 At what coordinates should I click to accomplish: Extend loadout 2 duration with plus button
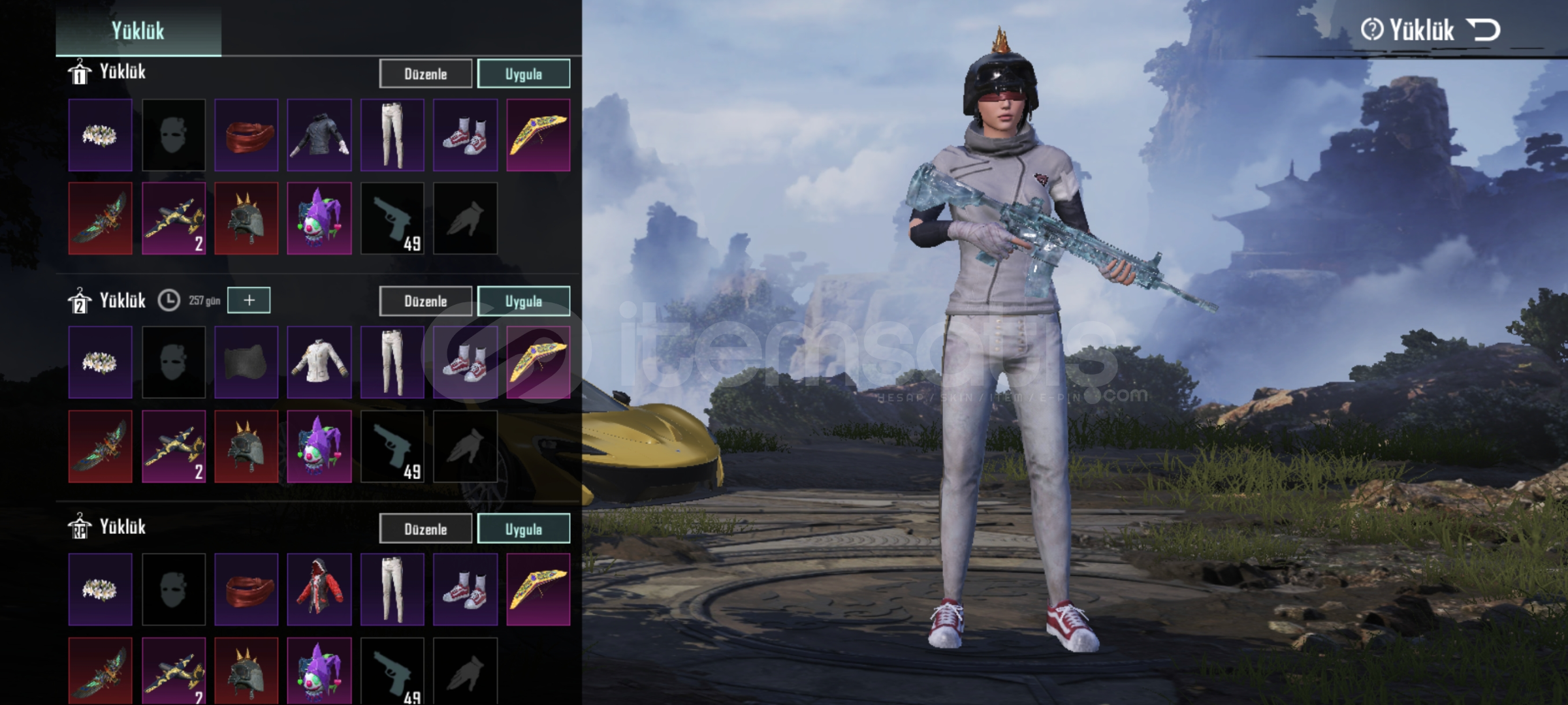point(249,300)
